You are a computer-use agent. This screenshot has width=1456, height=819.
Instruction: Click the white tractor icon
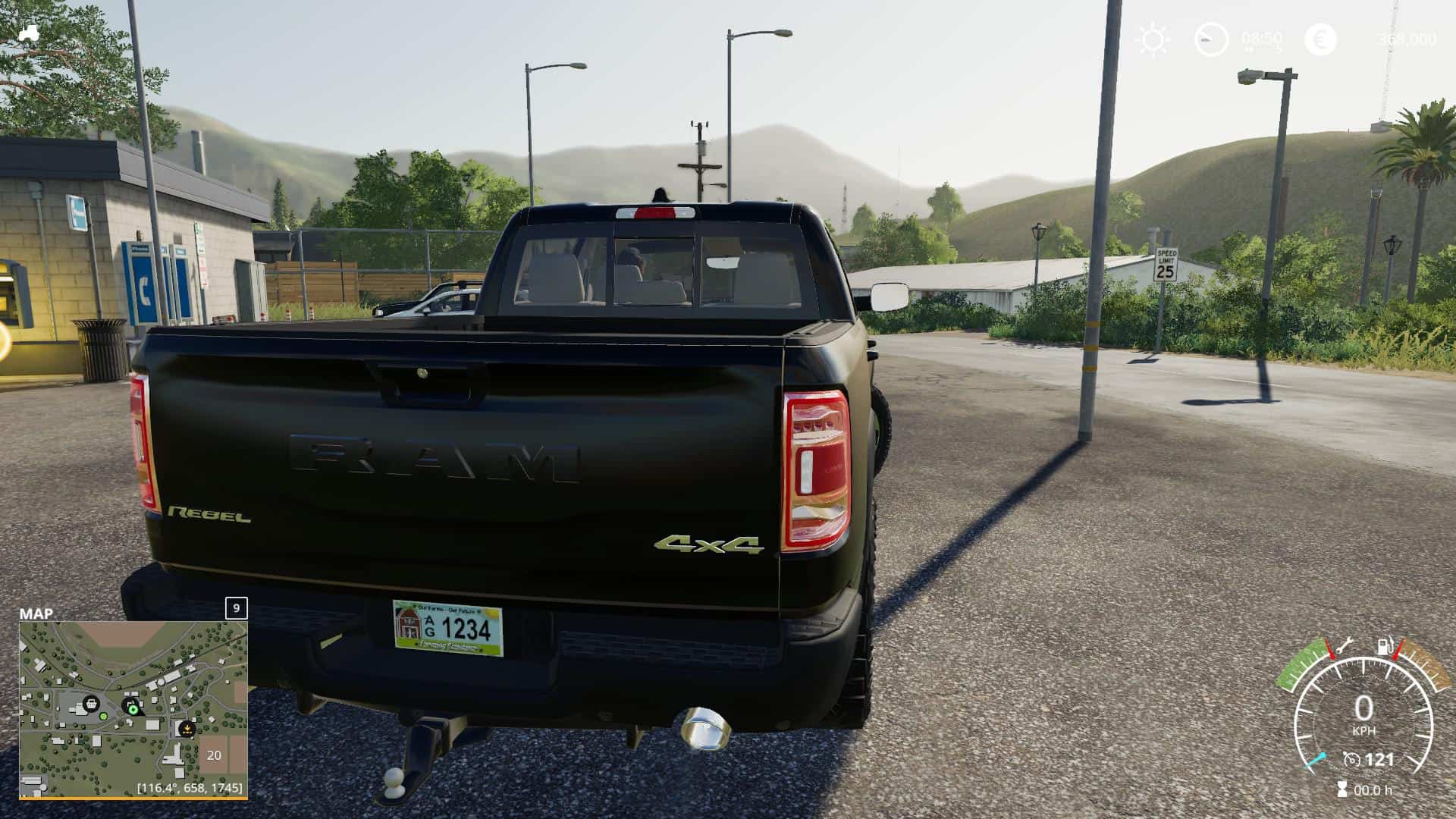click(x=30, y=33)
